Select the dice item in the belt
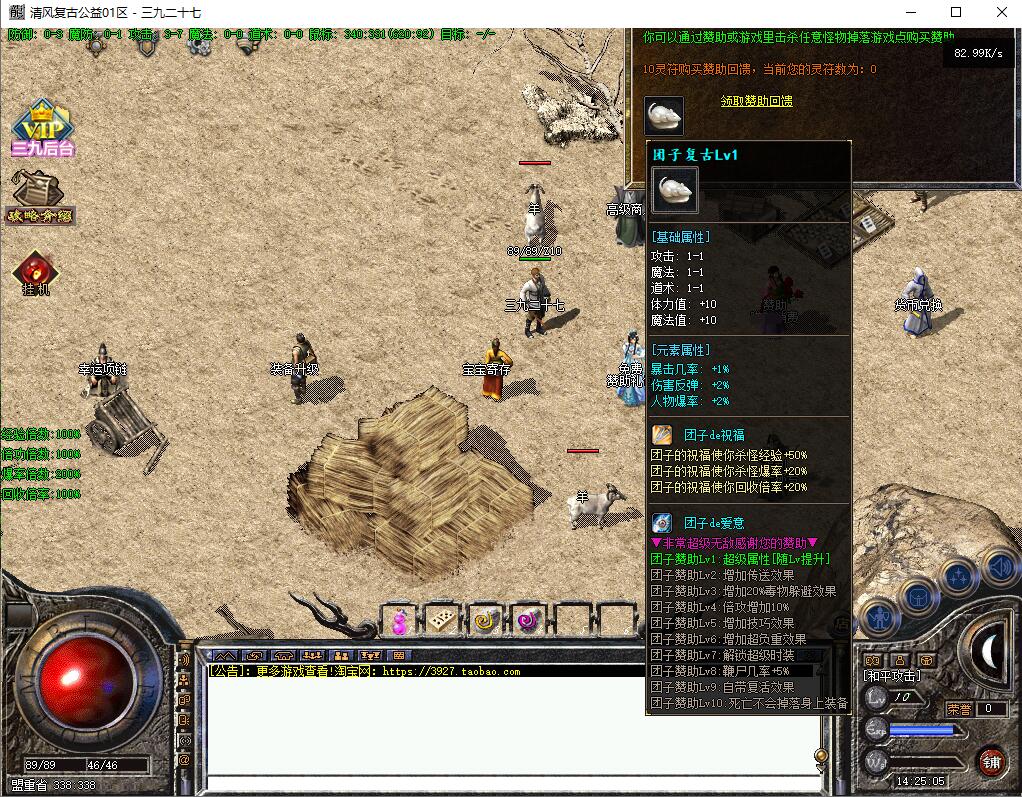This screenshot has width=1022, height=797. coord(440,621)
